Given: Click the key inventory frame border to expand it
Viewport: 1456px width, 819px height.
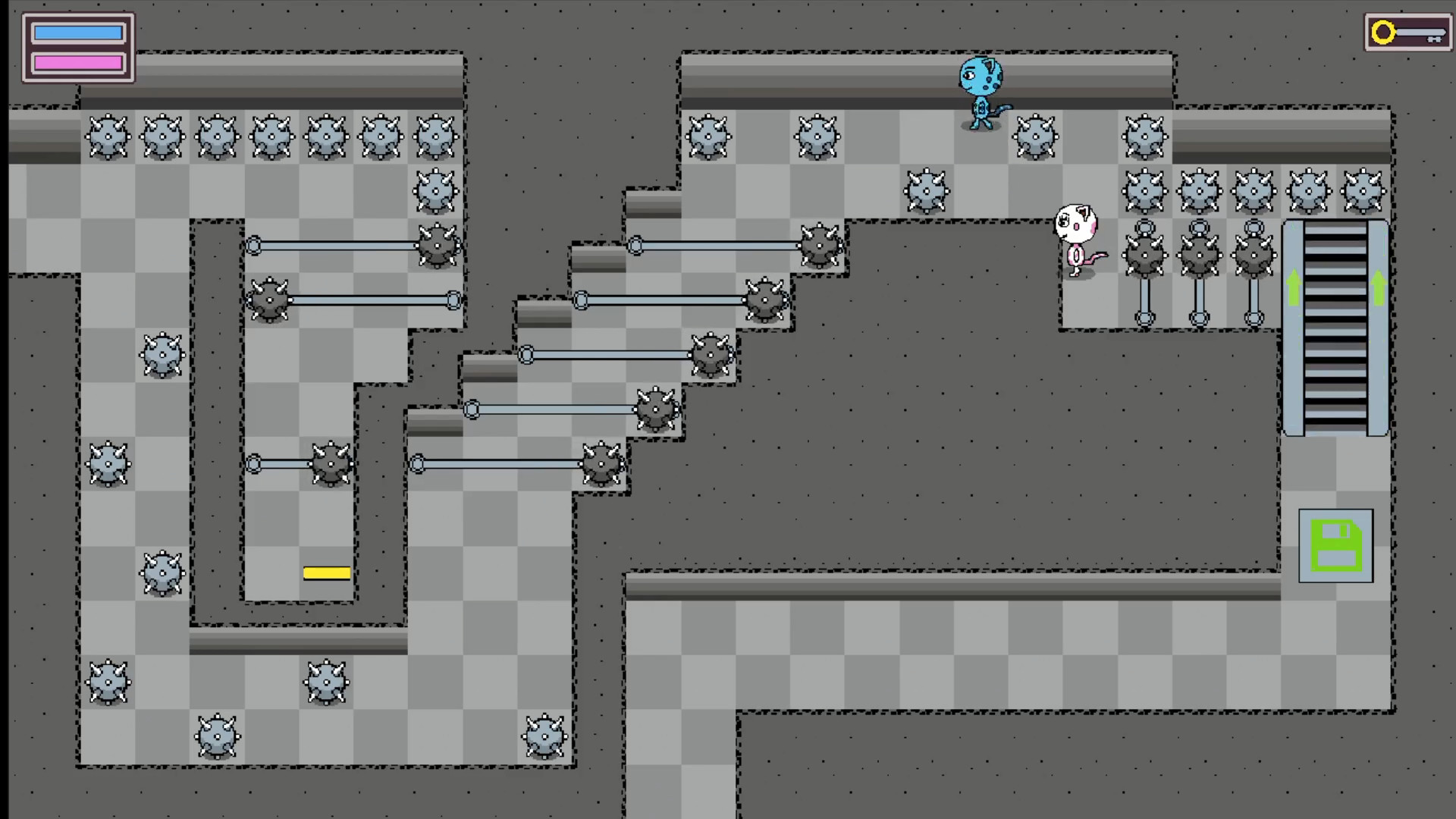Looking at the screenshot, I should [1407, 17].
